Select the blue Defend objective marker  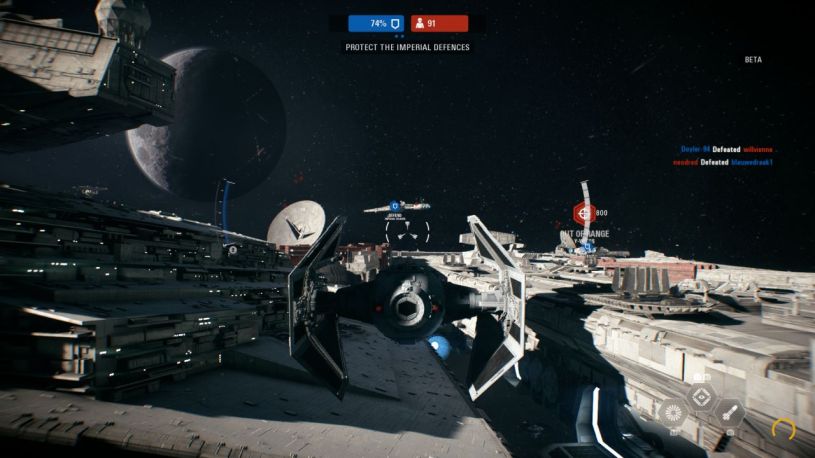(395, 204)
